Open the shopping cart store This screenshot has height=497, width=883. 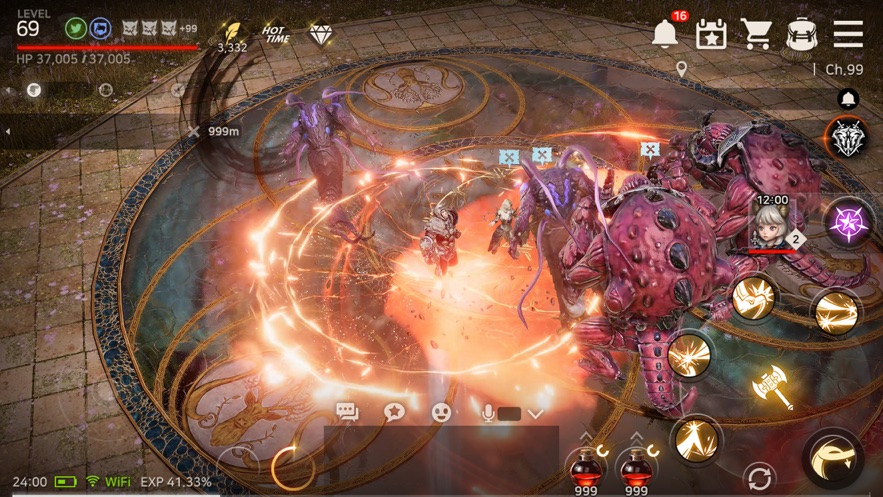(756, 34)
